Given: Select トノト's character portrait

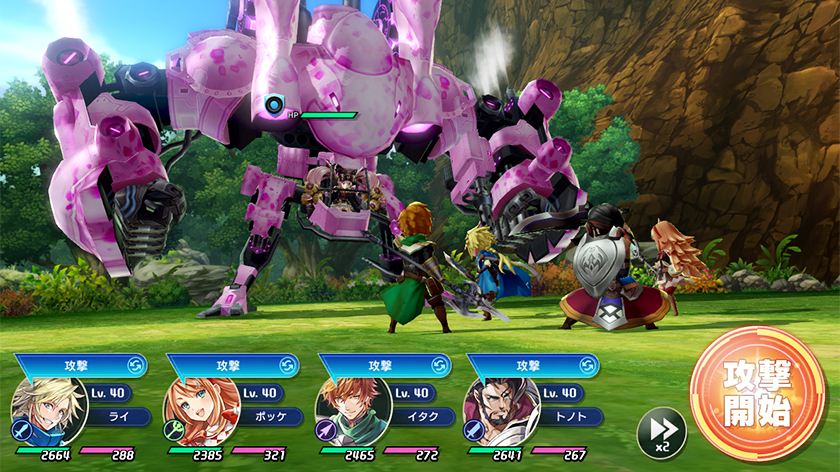Looking at the screenshot, I should 502,412.
